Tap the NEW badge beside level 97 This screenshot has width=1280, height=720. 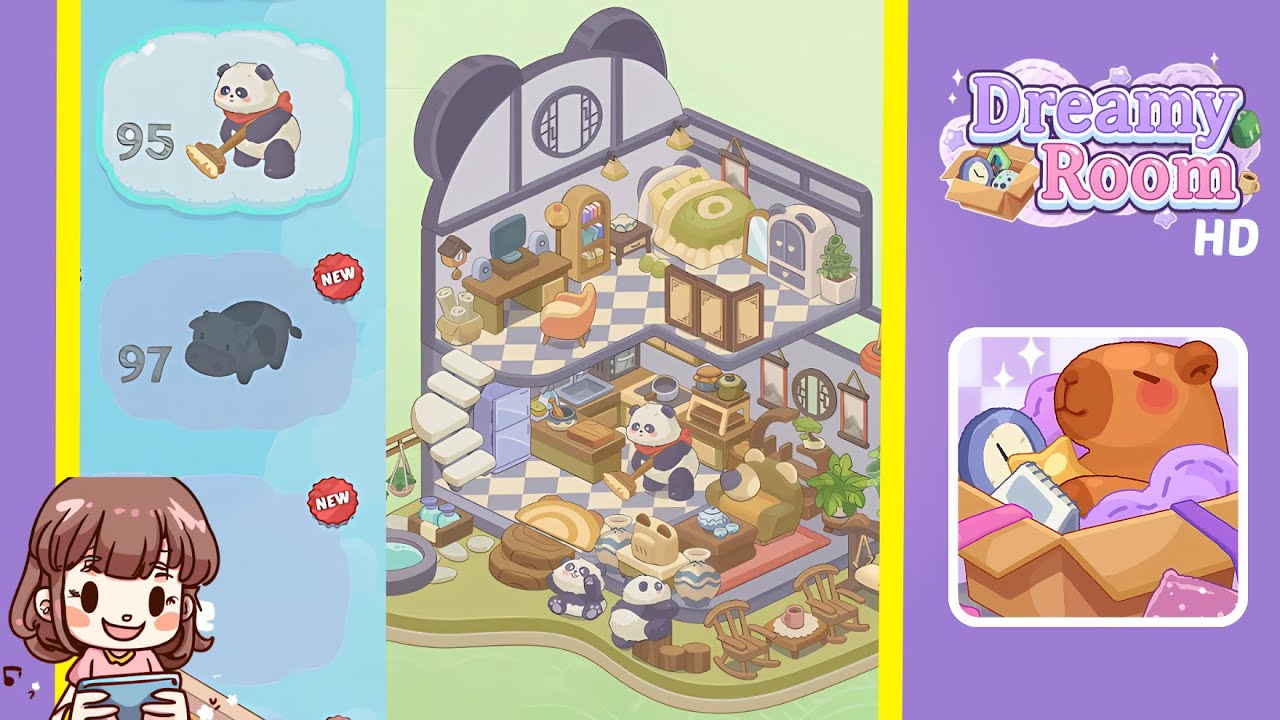(x=337, y=278)
